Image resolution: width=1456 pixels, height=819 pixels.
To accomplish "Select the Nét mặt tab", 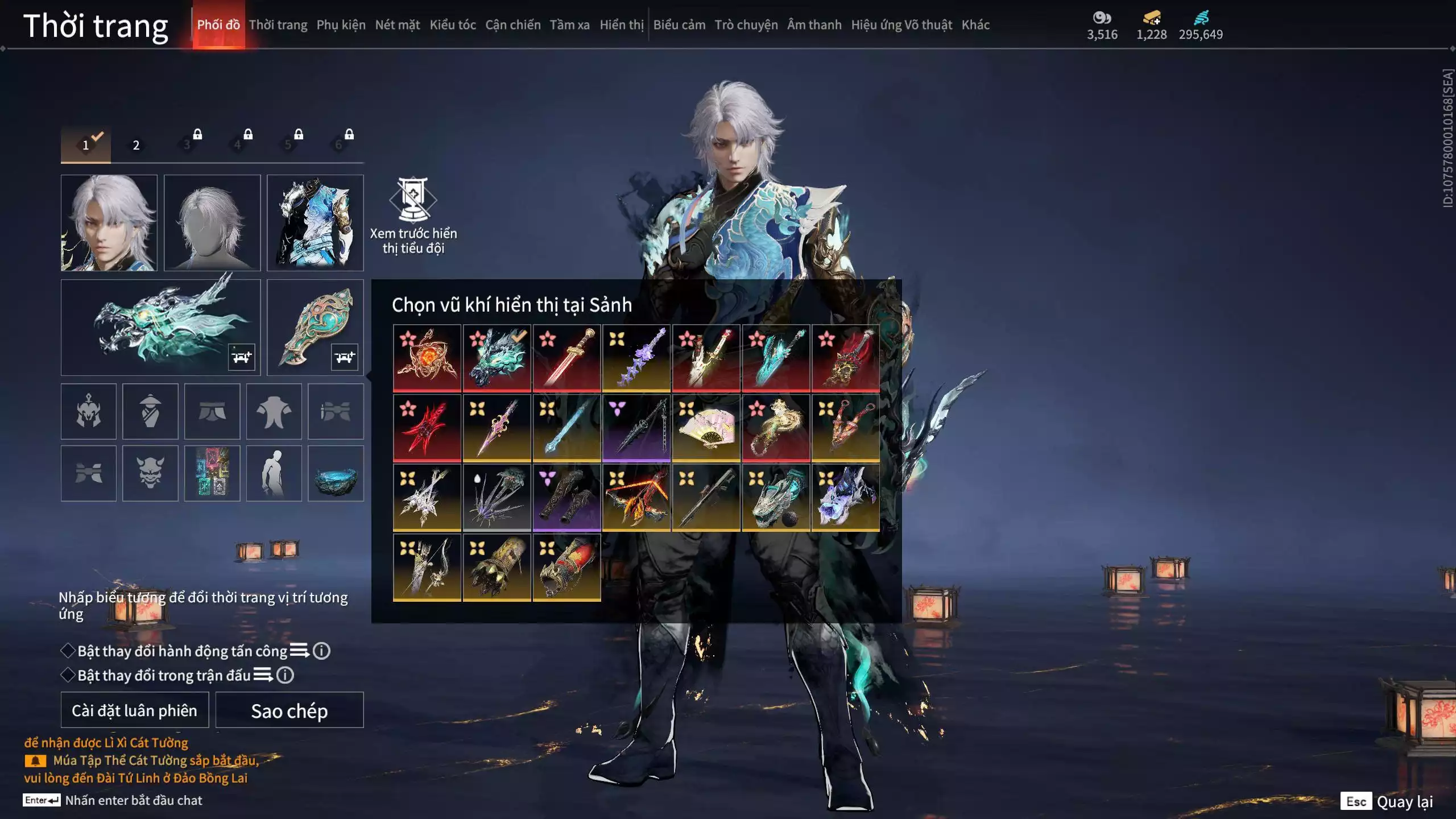I will pyautogui.click(x=397, y=25).
